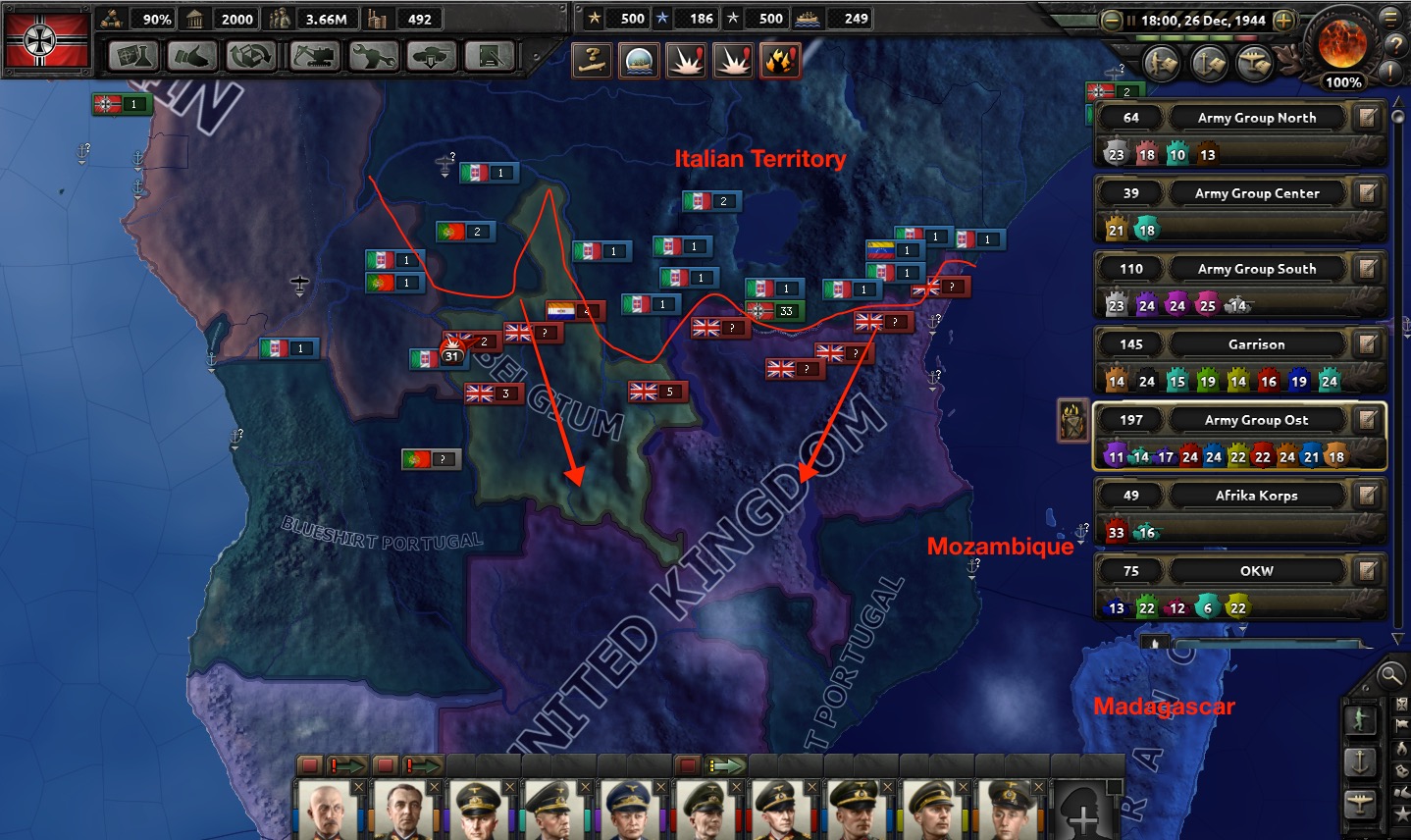The image size is (1411, 840).
Task: Open the Construction crane menu
Action: (x=312, y=57)
